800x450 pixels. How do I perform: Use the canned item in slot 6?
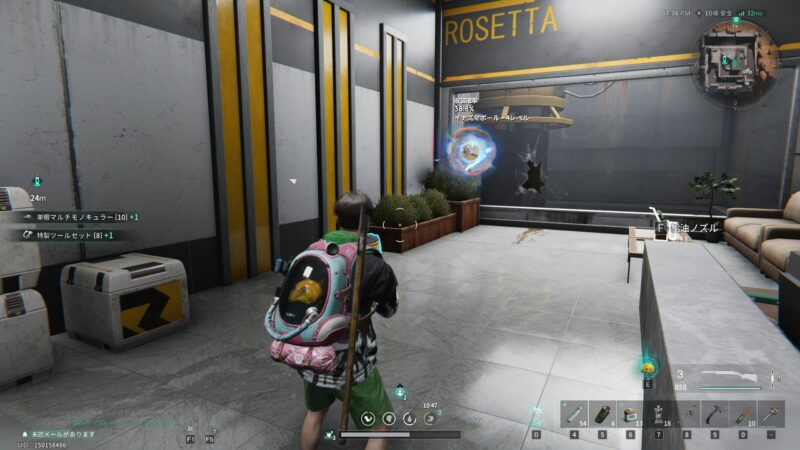click(630, 413)
